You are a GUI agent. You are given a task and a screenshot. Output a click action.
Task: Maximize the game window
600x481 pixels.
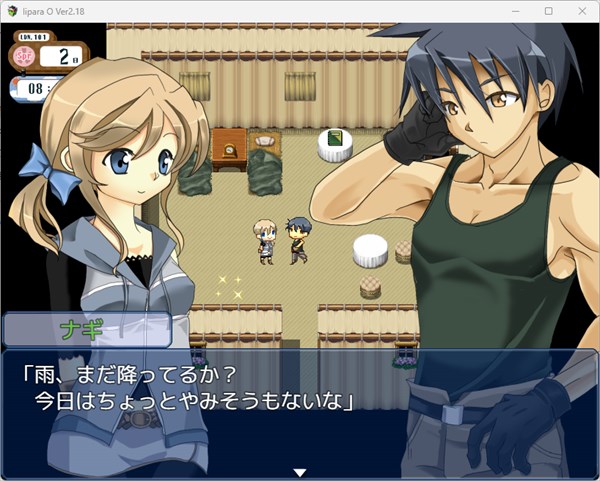(x=548, y=10)
